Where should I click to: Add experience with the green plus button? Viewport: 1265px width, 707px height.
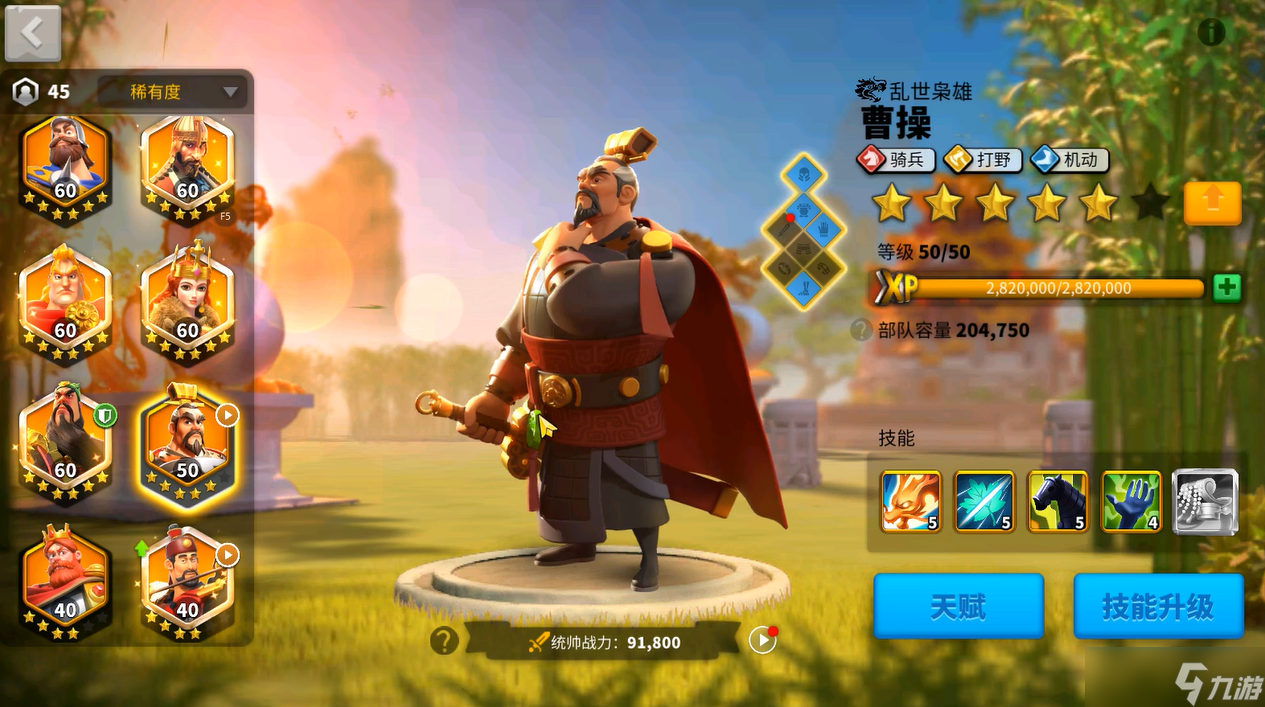[1226, 288]
